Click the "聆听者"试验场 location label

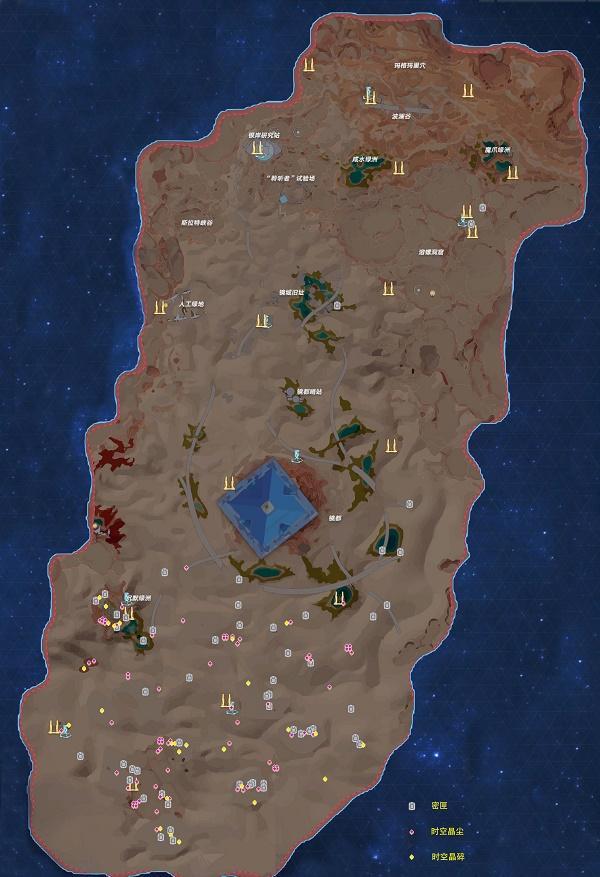click(x=291, y=178)
